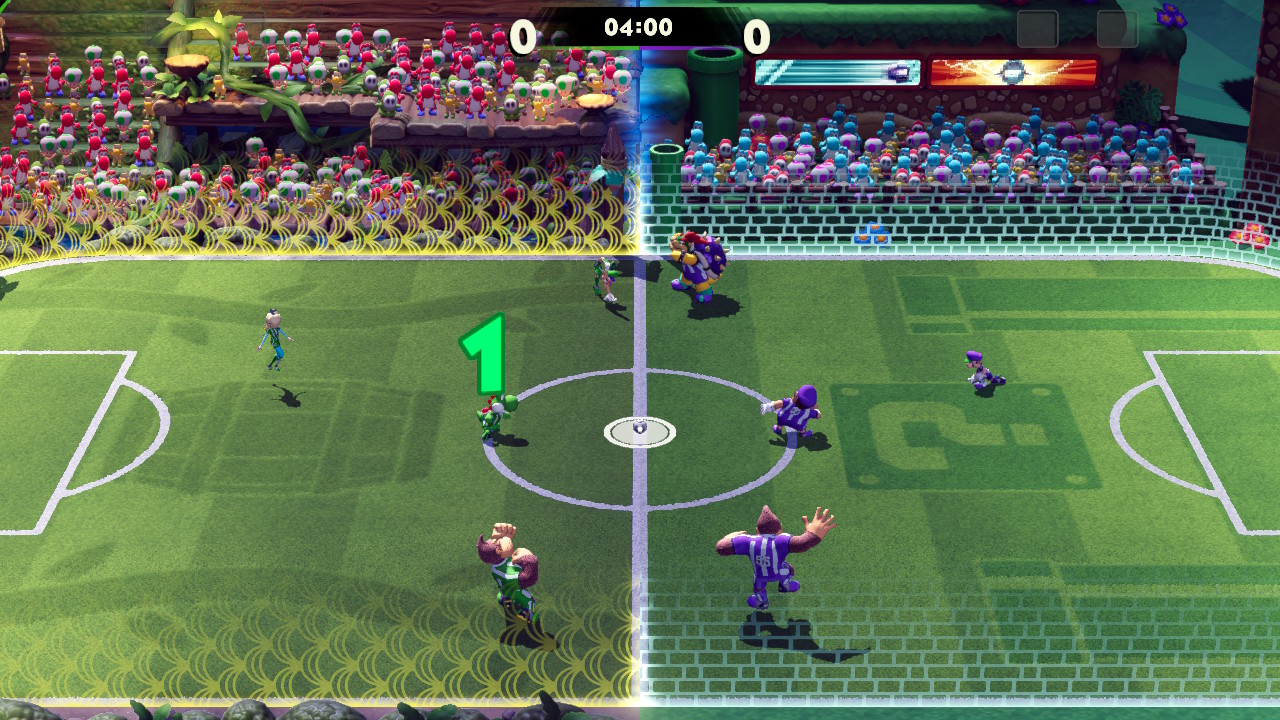Select the center circle emblem

pos(640,428)
